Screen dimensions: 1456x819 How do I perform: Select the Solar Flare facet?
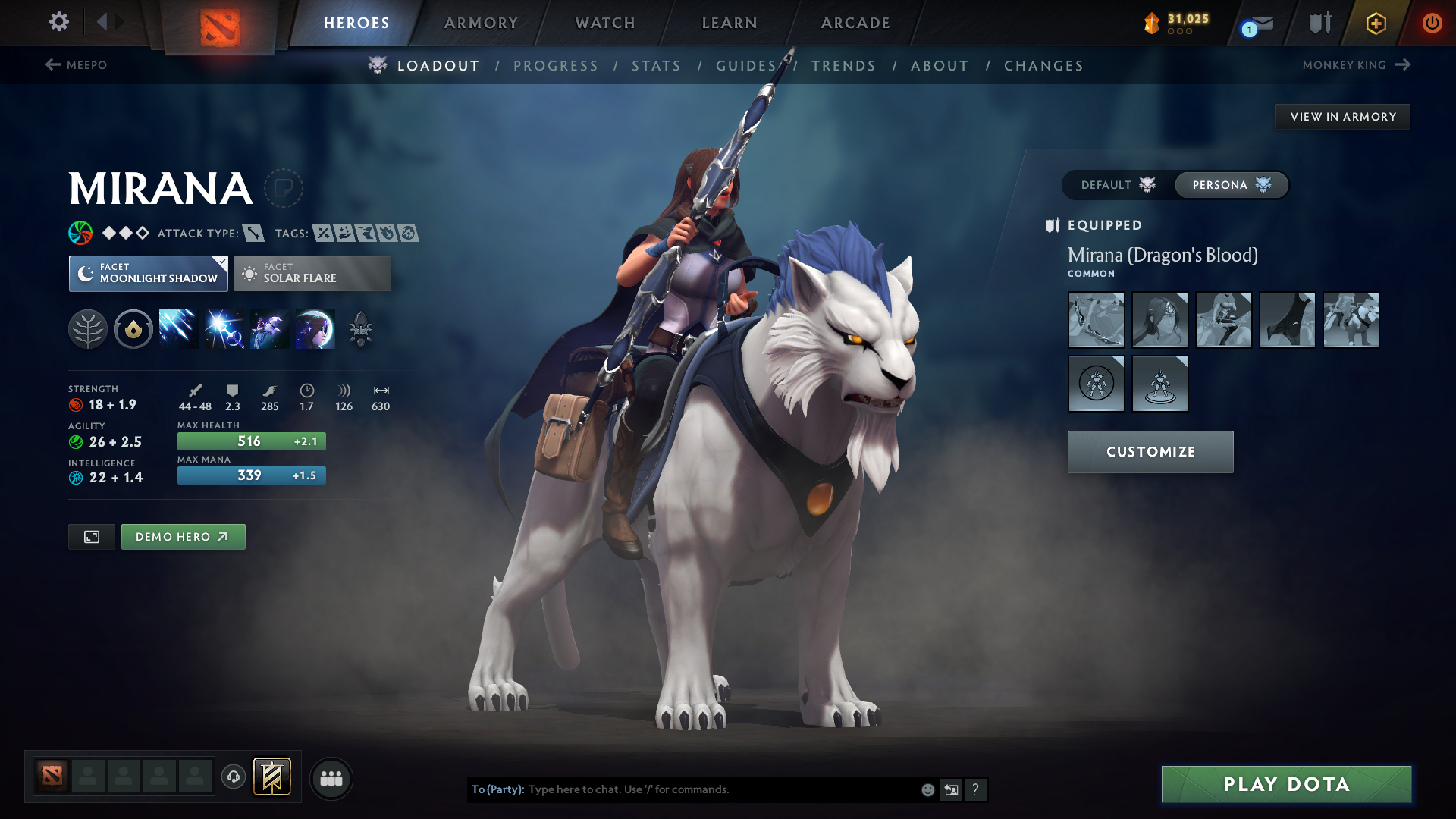tap(312, 273)
